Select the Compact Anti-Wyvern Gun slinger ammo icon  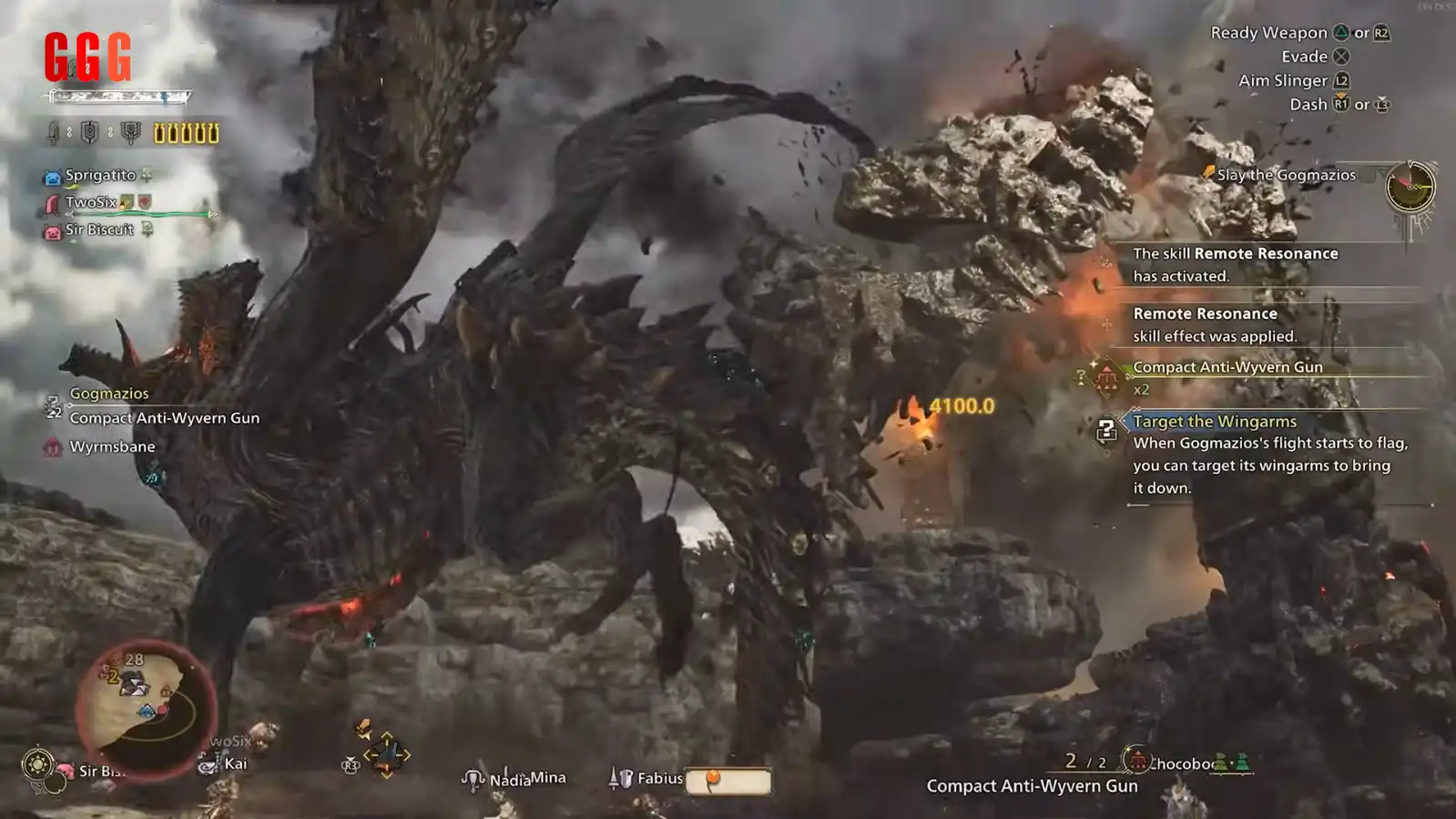coord(1137,760)
